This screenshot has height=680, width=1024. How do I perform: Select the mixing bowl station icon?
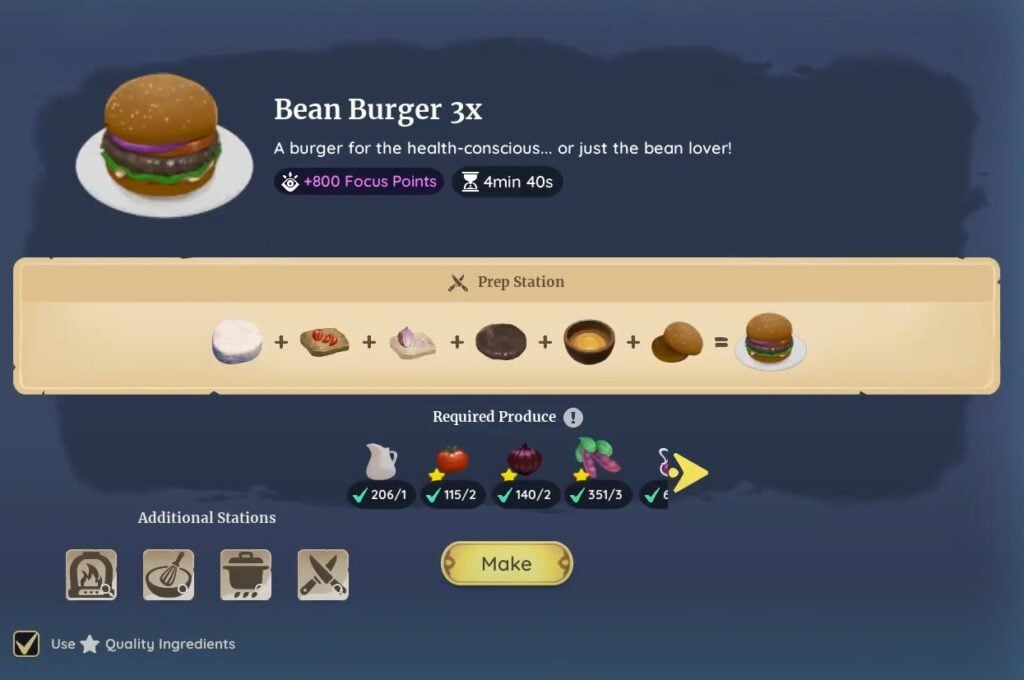click(168, 575)
